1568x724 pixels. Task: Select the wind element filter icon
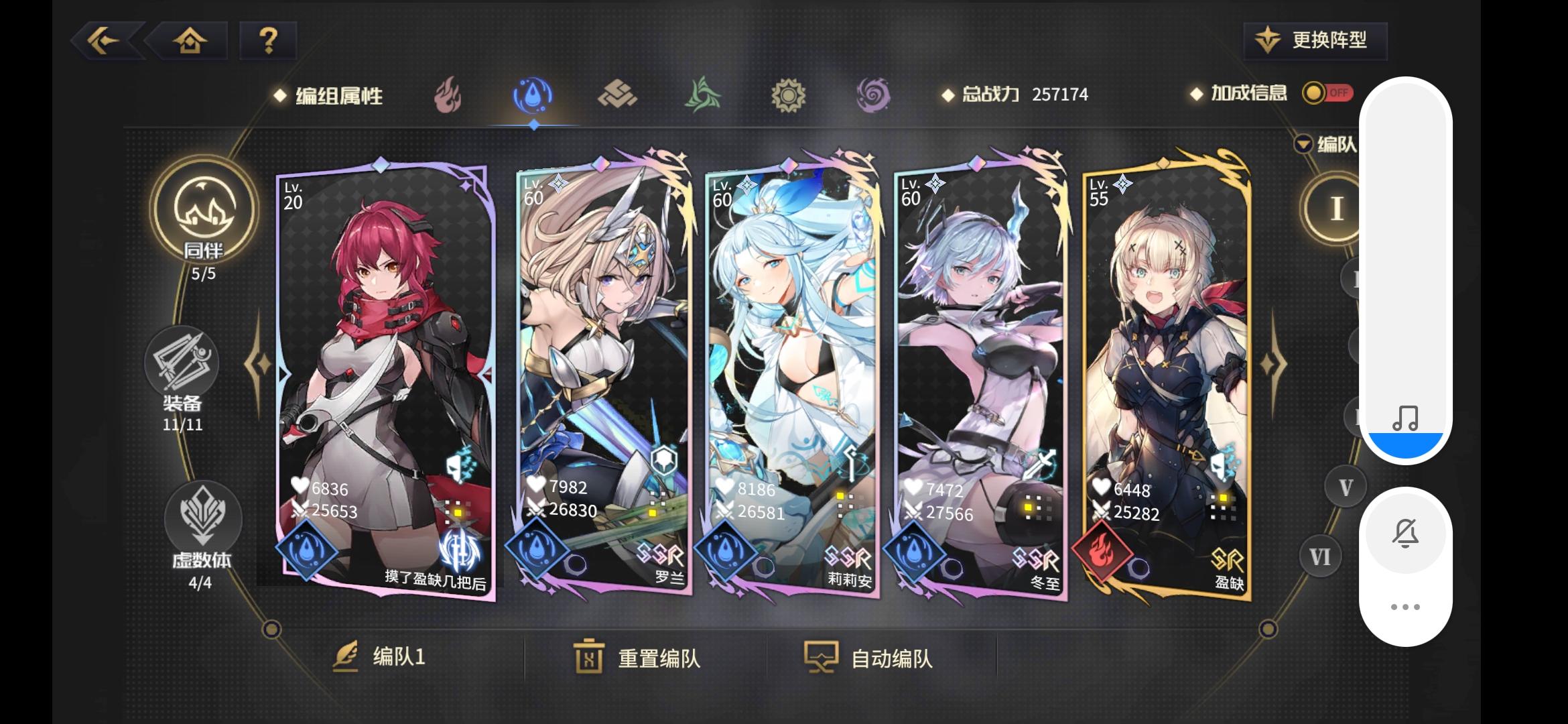pos(704,95)
